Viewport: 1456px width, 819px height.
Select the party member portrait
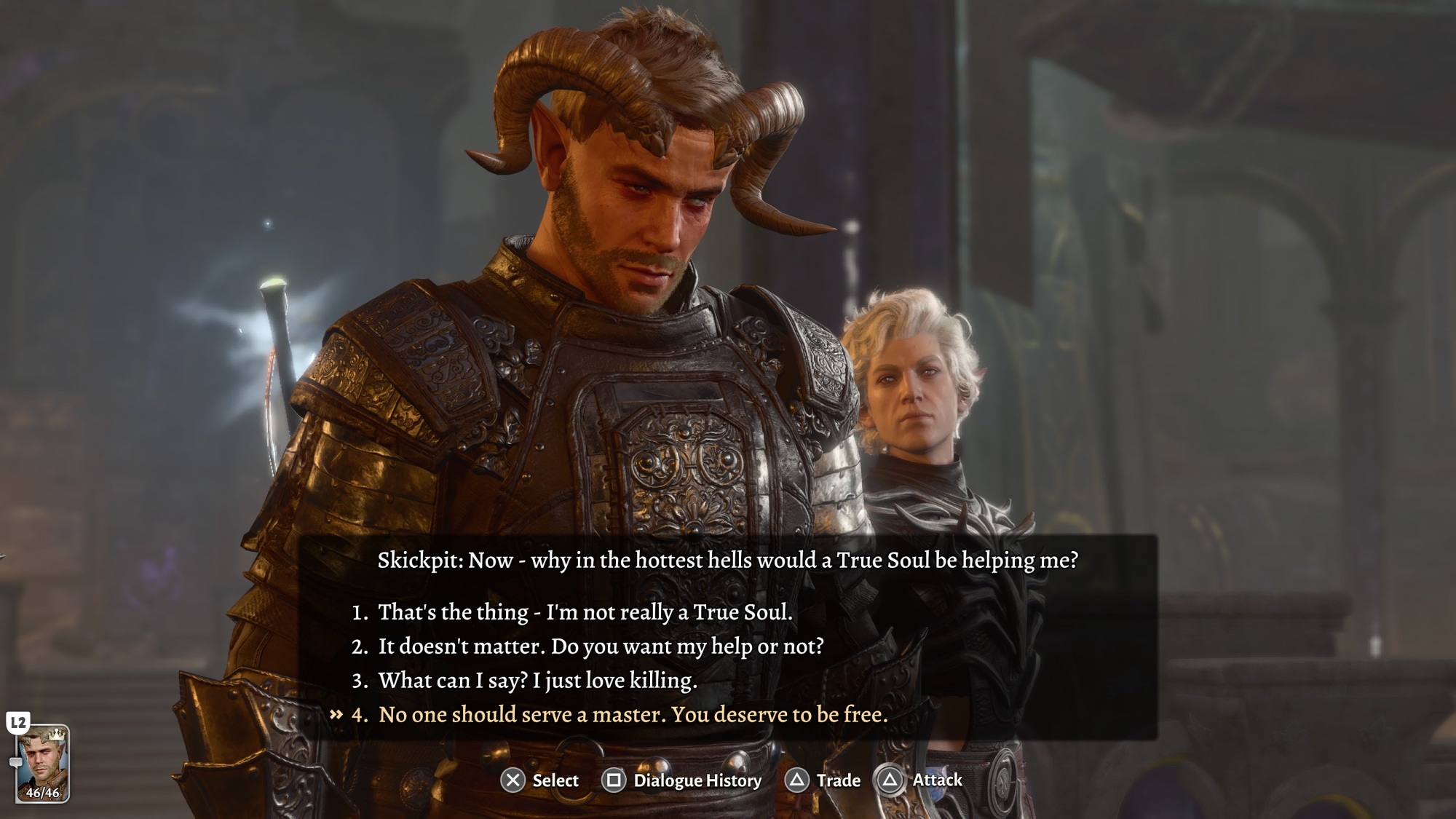pyautogui.click(x=43, y=763)
